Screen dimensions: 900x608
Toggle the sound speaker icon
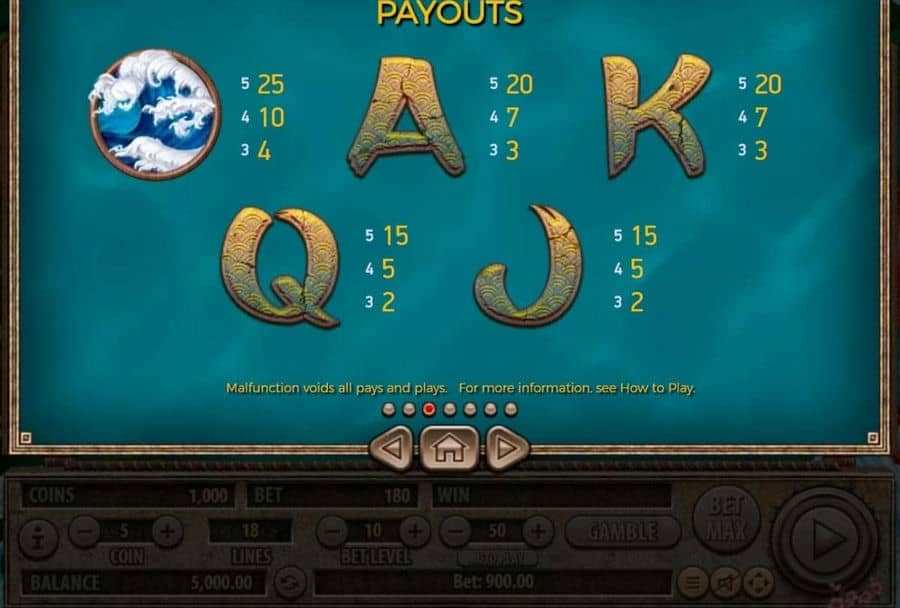click(726, 582)
